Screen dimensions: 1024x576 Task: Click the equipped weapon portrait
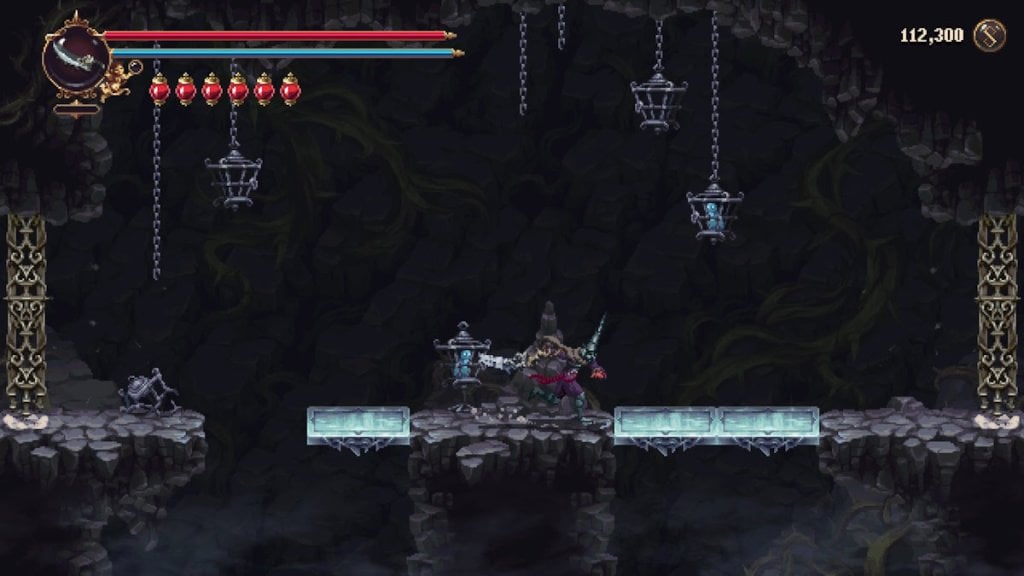(76, 57)
